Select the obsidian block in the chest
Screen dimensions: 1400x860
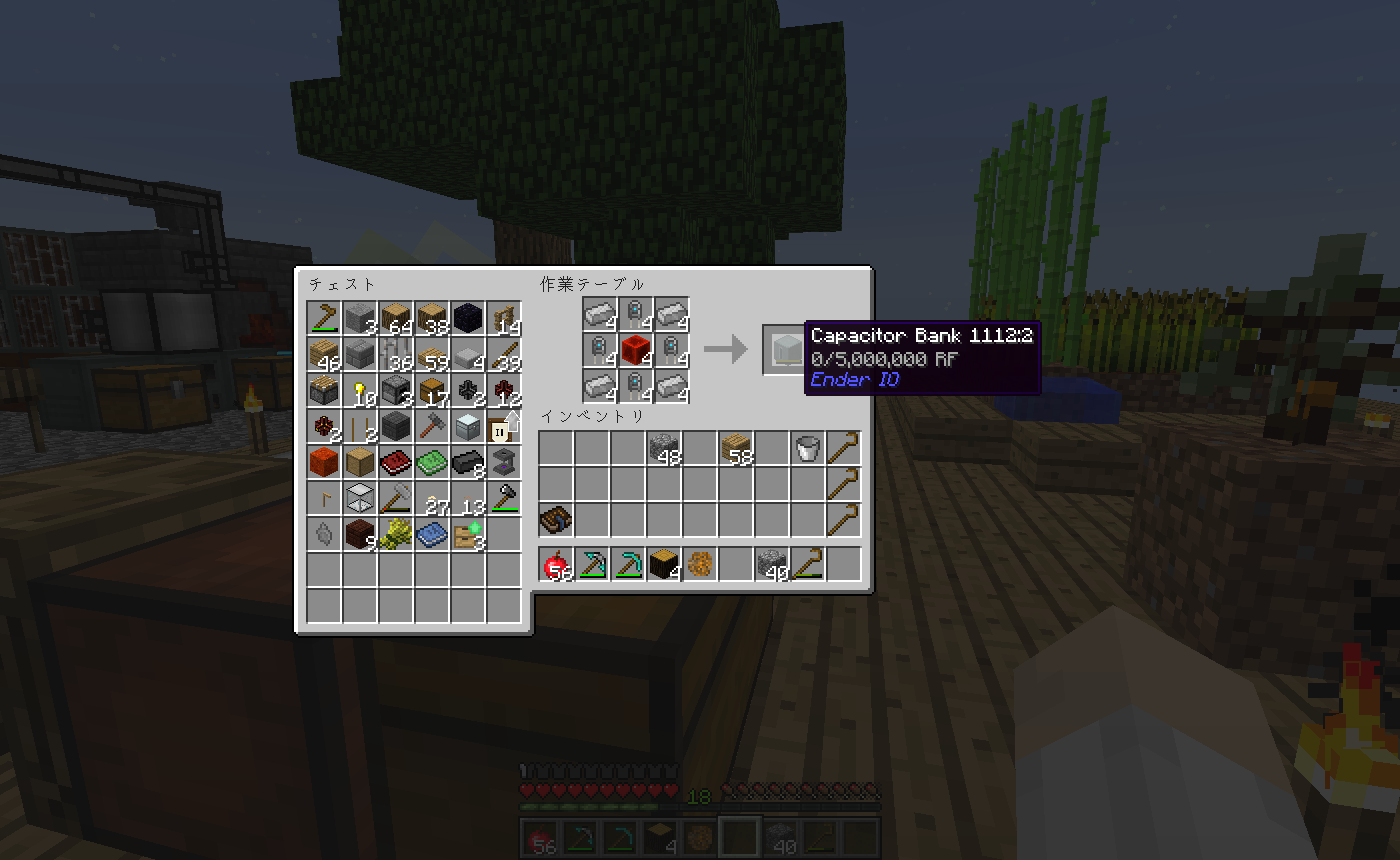click(x=468, y=319)
